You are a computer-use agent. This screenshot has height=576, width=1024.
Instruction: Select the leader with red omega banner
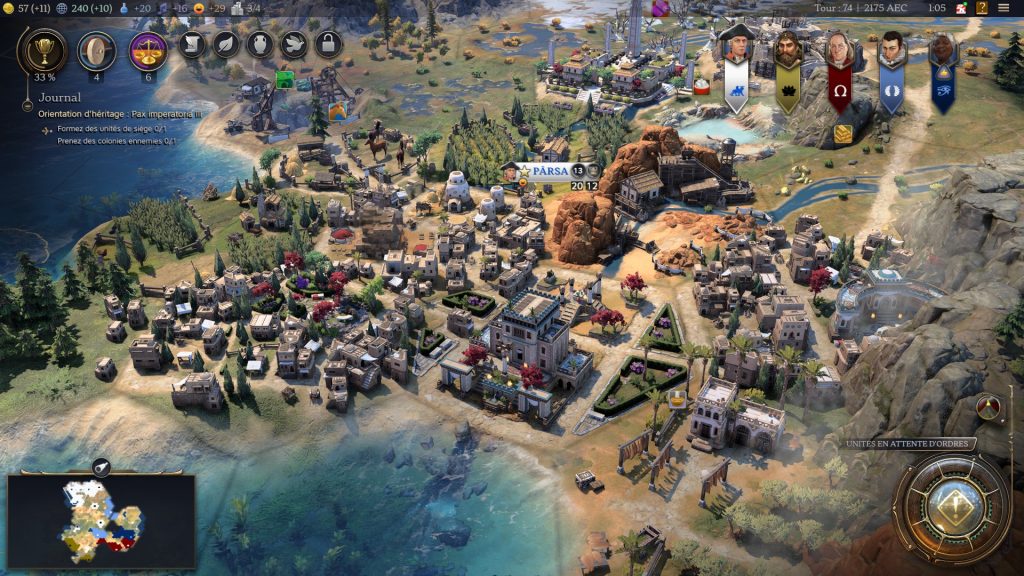click(840, 62)
